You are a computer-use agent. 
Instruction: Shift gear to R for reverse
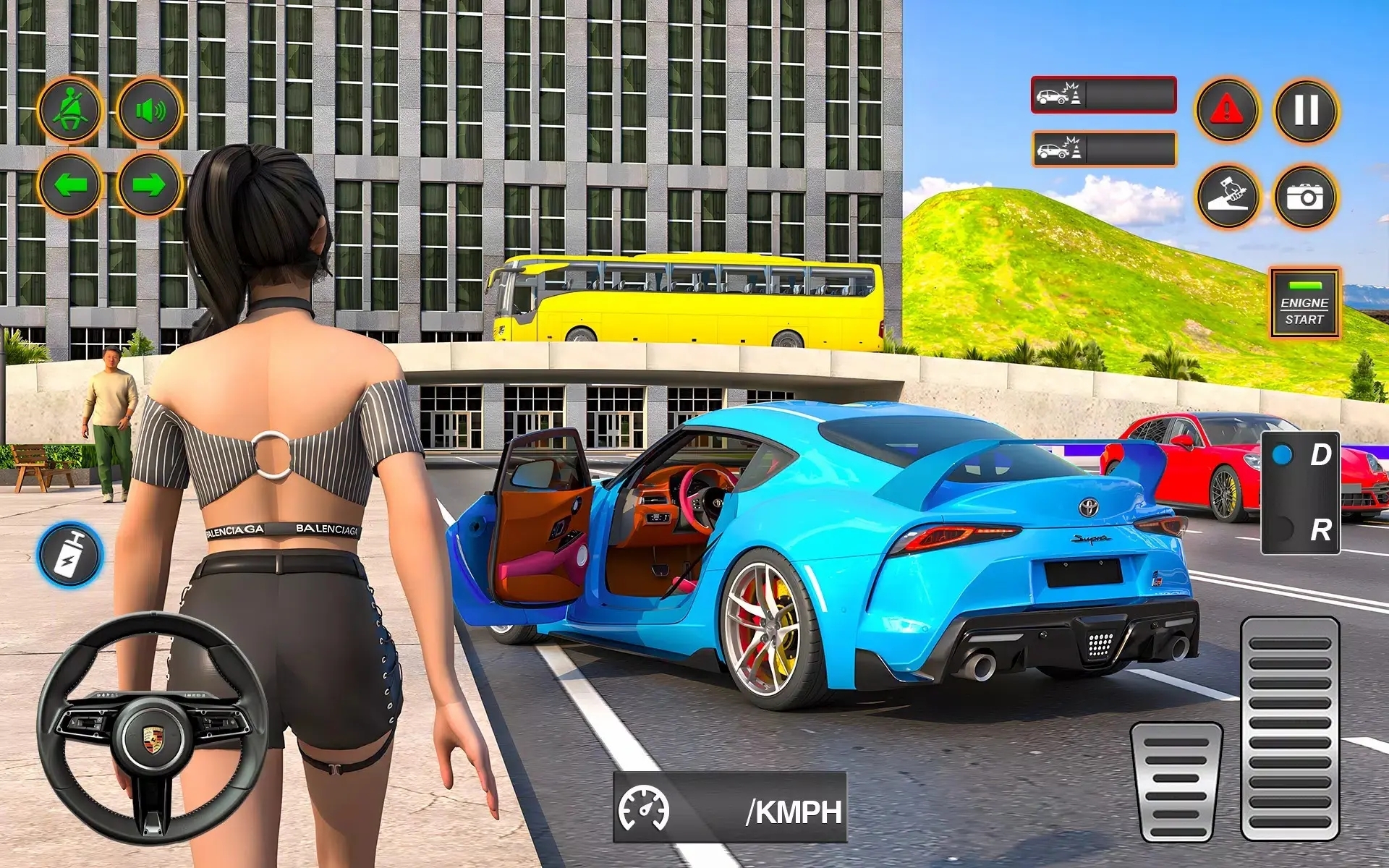pyautogui.click(x=1301, y=529)
